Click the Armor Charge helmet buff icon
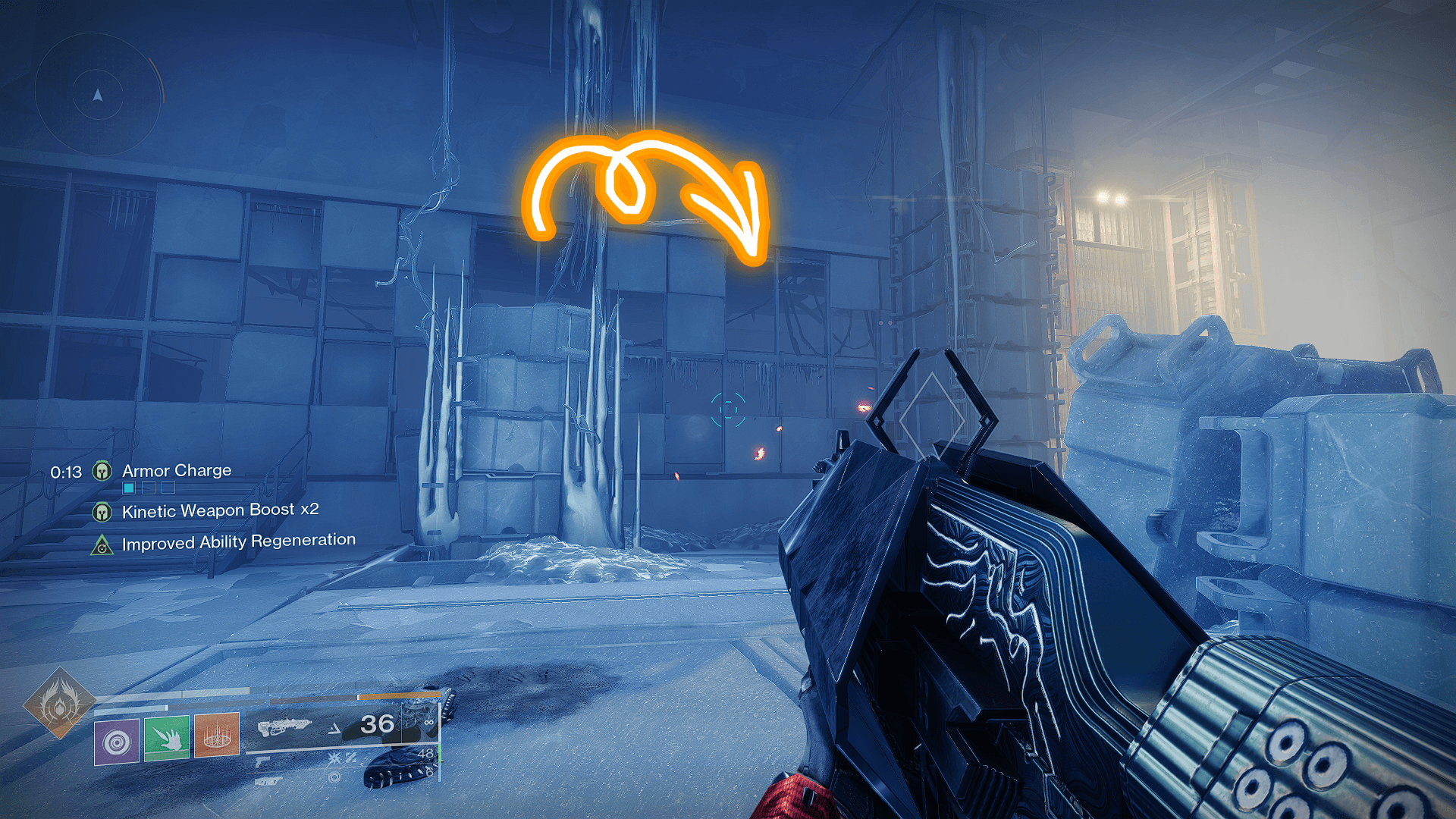The height and width of the screenshot is (819, 1456). coord(103,471)
